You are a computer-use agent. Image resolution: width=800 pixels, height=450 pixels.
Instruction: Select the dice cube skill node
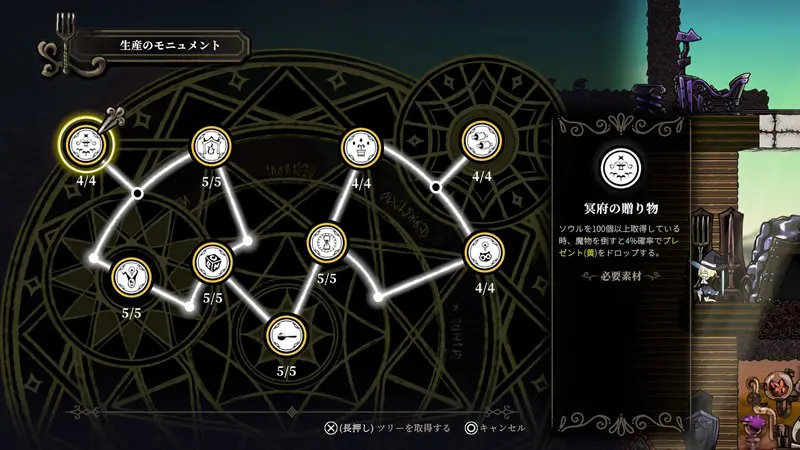(211, 262)
